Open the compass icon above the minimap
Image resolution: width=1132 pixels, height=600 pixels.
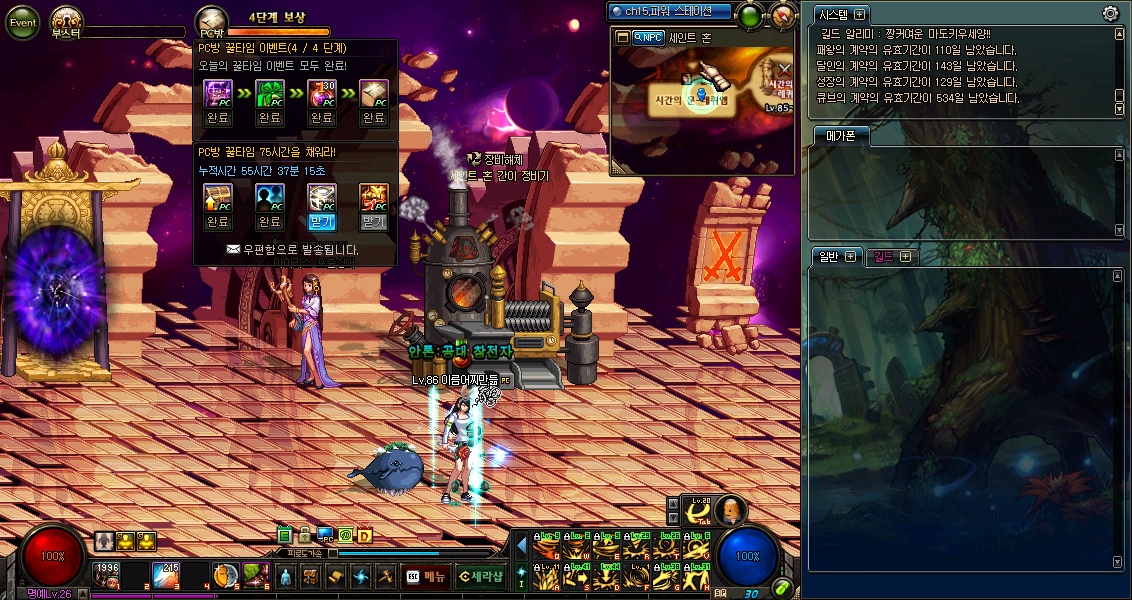pyautogui.click(x=783, y=15)
